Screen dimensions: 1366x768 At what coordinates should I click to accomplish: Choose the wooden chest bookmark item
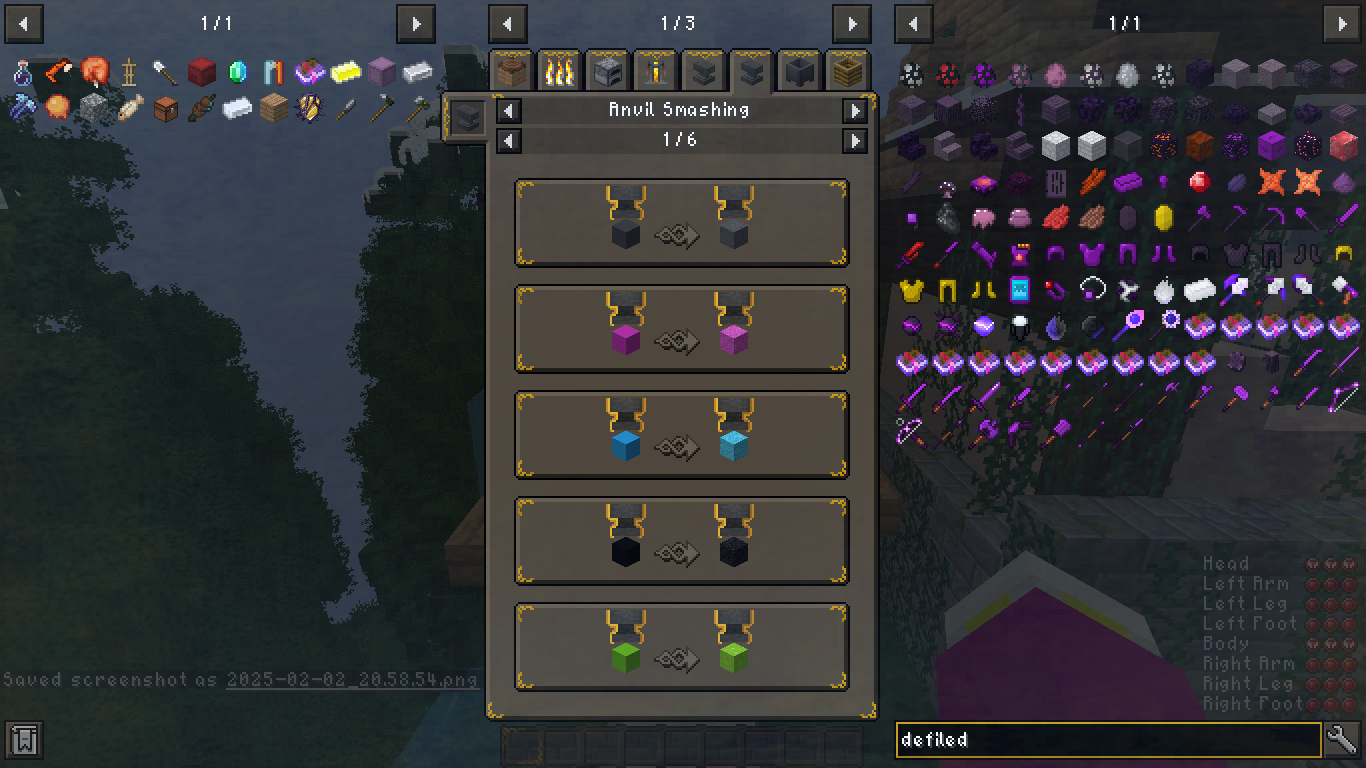pos(166,108)
